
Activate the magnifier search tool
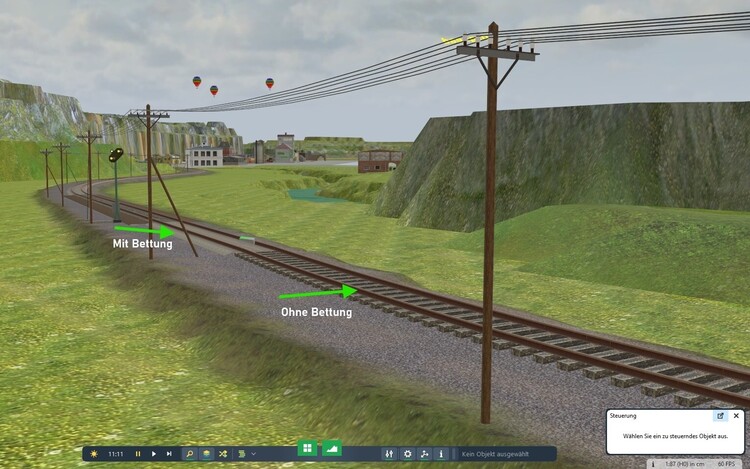tap(190, 454)
